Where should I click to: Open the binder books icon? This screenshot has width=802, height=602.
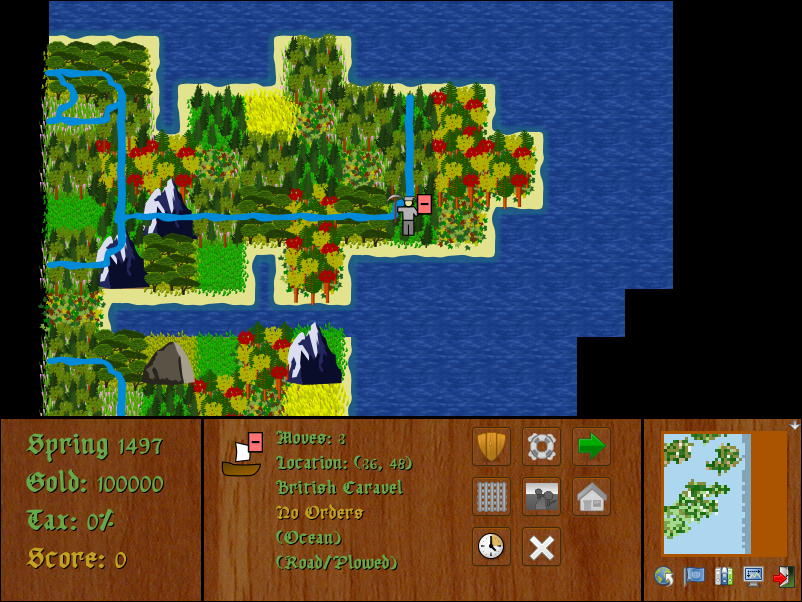coord(723,576)
